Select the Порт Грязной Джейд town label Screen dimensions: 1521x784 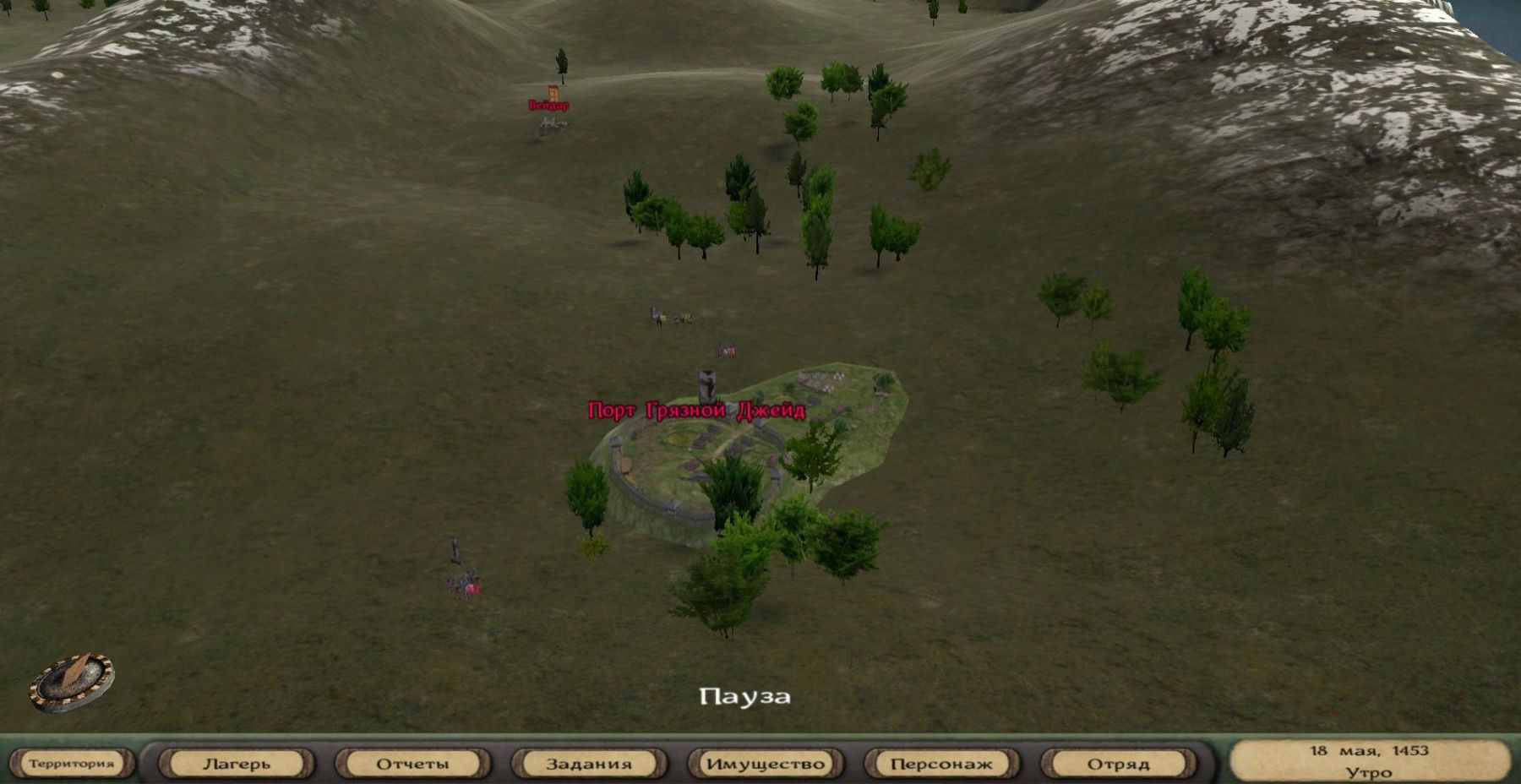coord(696,411)
